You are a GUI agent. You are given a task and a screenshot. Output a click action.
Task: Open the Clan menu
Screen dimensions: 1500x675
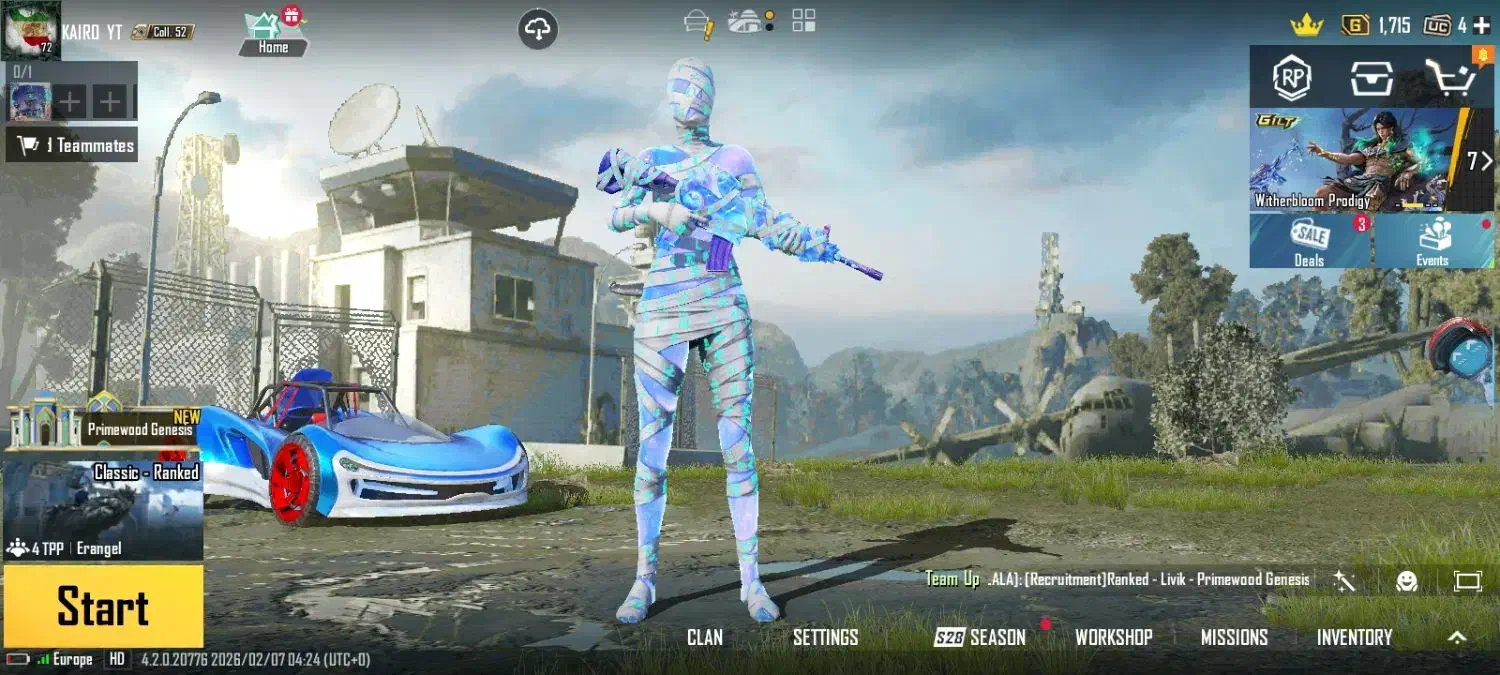click(x=704, y=637)
